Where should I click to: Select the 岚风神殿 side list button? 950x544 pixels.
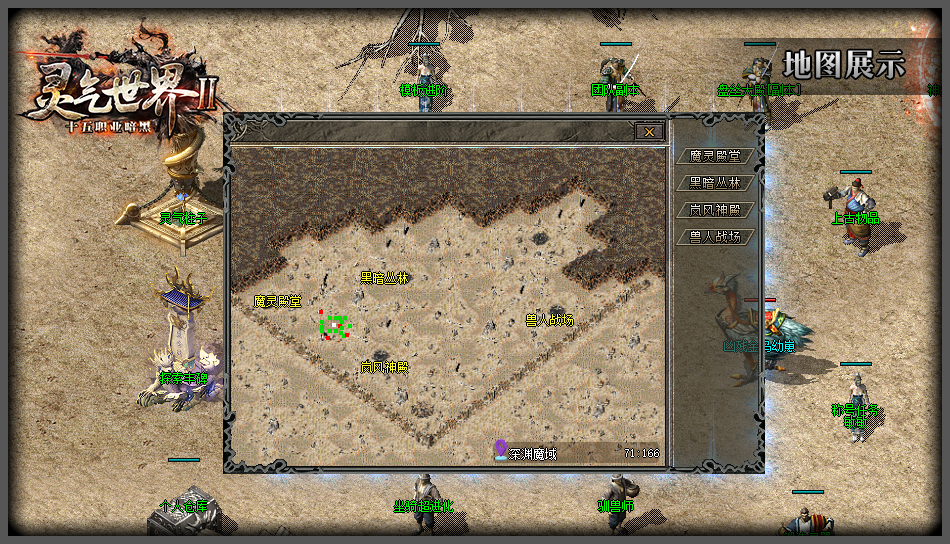point(715,210)
